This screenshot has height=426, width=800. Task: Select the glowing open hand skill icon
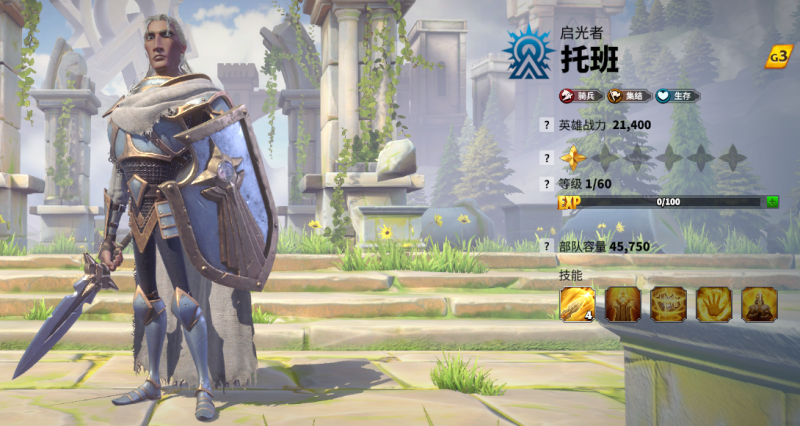[x=714, y=304]
